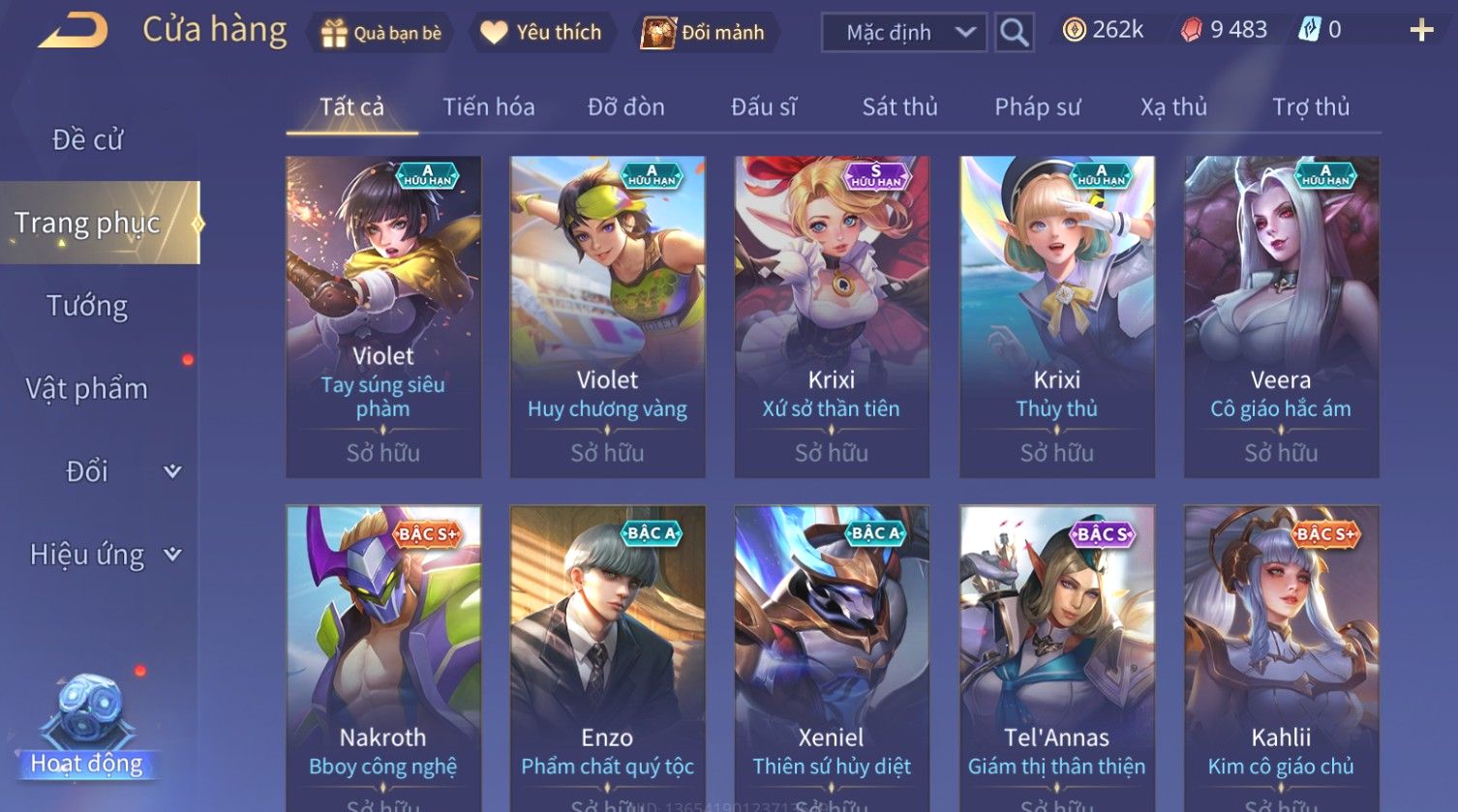Click the magnifier search button
The width and height of the screenshot is (1458, 812).
pos(1014,33)
